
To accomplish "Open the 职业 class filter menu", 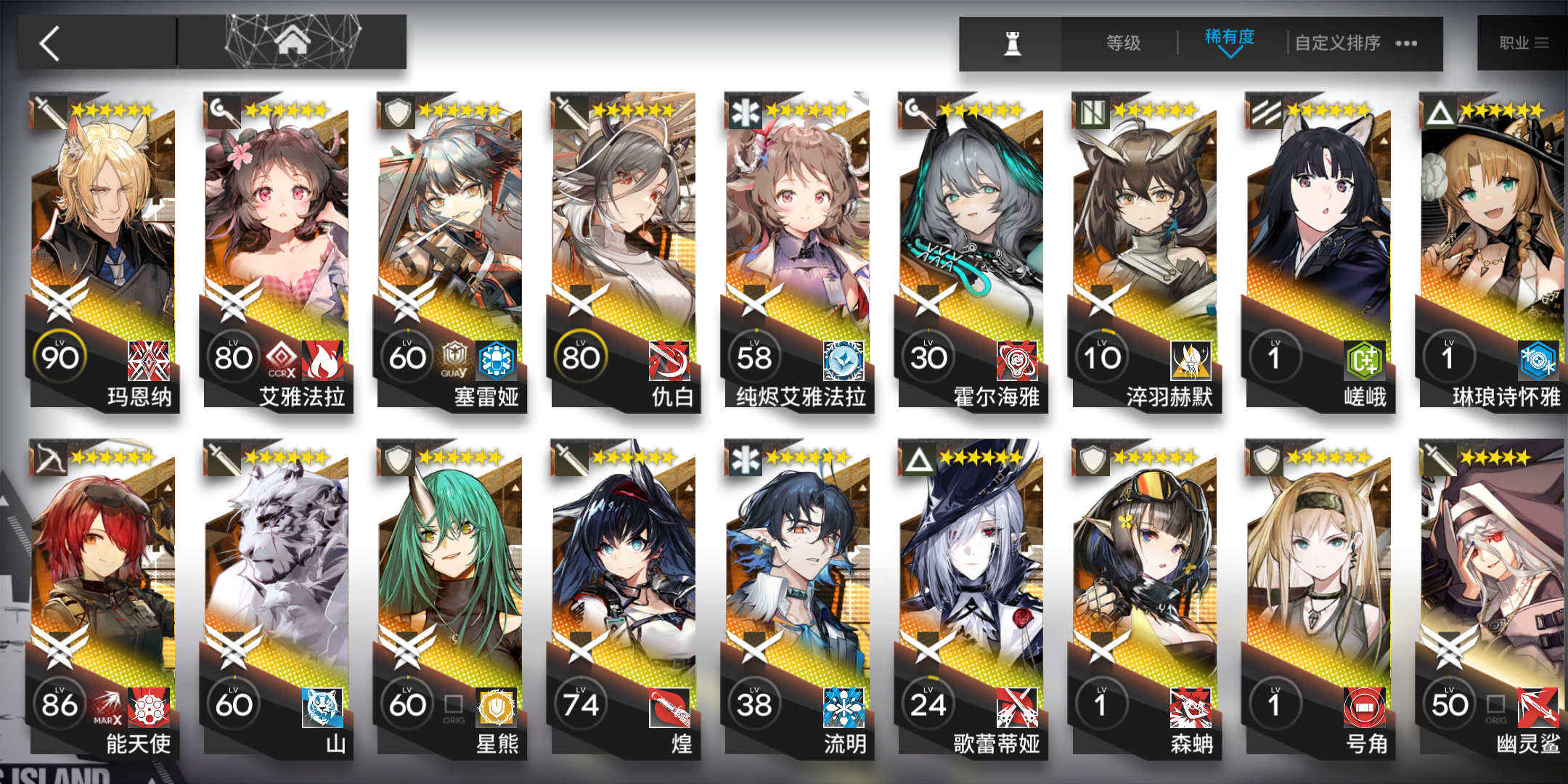I will point(1524,42).
